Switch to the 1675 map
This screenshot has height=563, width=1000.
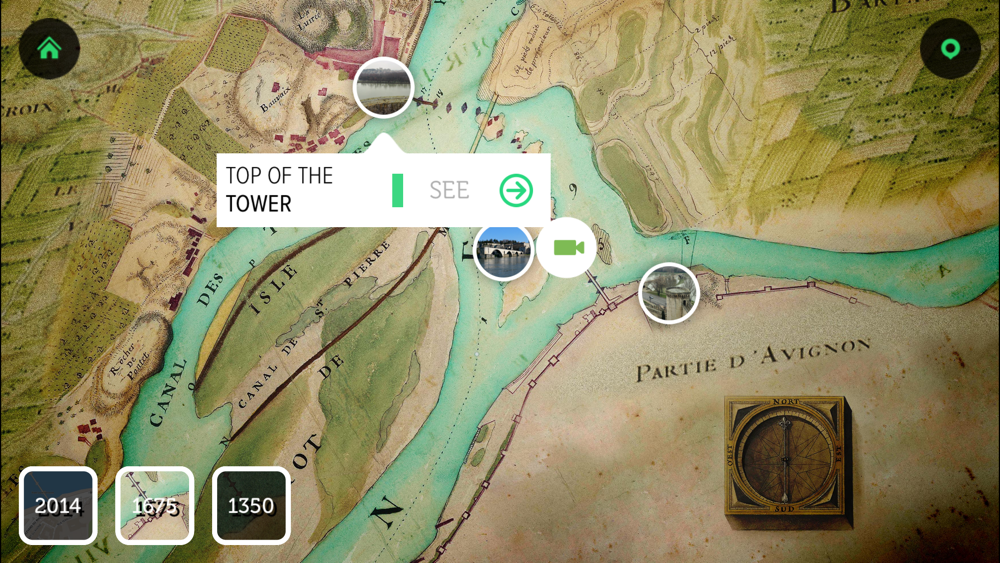[x=154, y=505]
